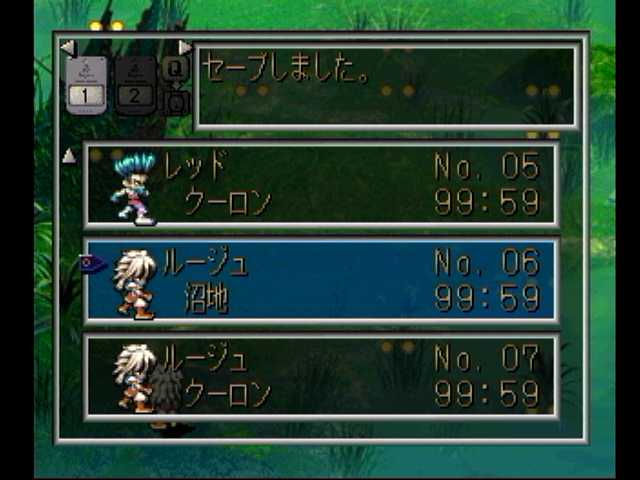Switch to memory card slot 2
The image size is (640, 480).
point(134,83)
